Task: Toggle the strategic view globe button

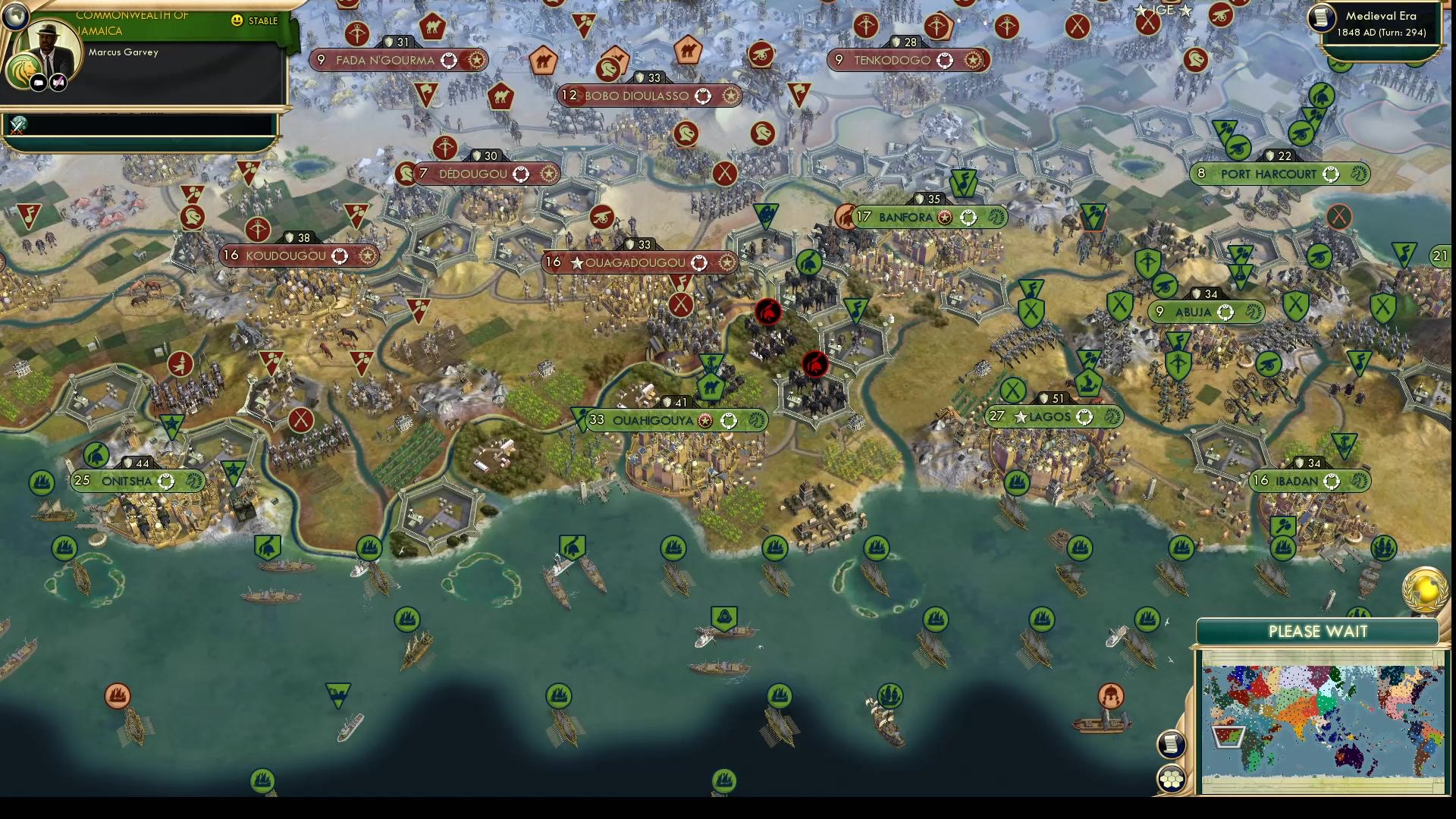Action: click(16, 15)
